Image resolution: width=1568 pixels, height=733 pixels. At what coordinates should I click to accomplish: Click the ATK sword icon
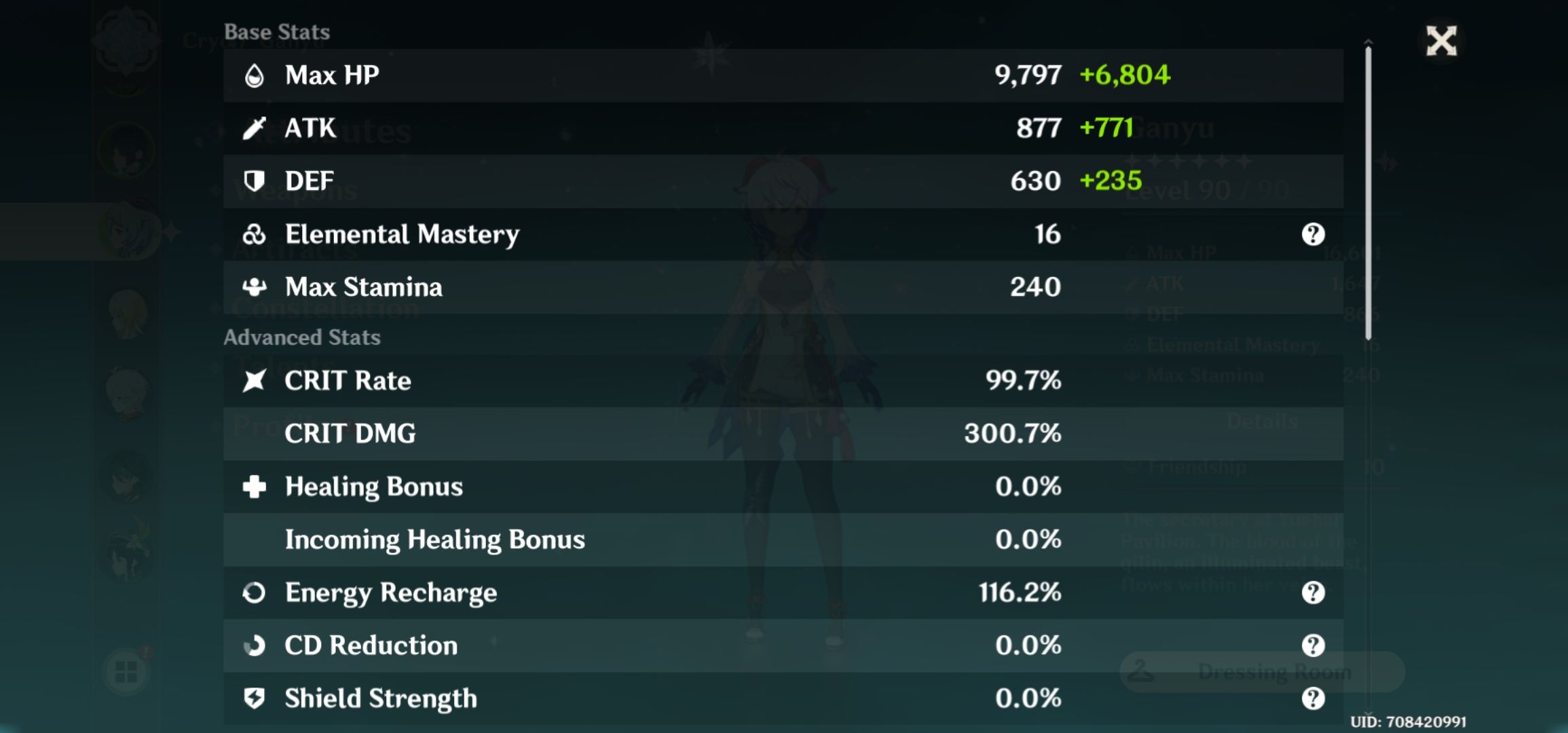pos(256,128)
